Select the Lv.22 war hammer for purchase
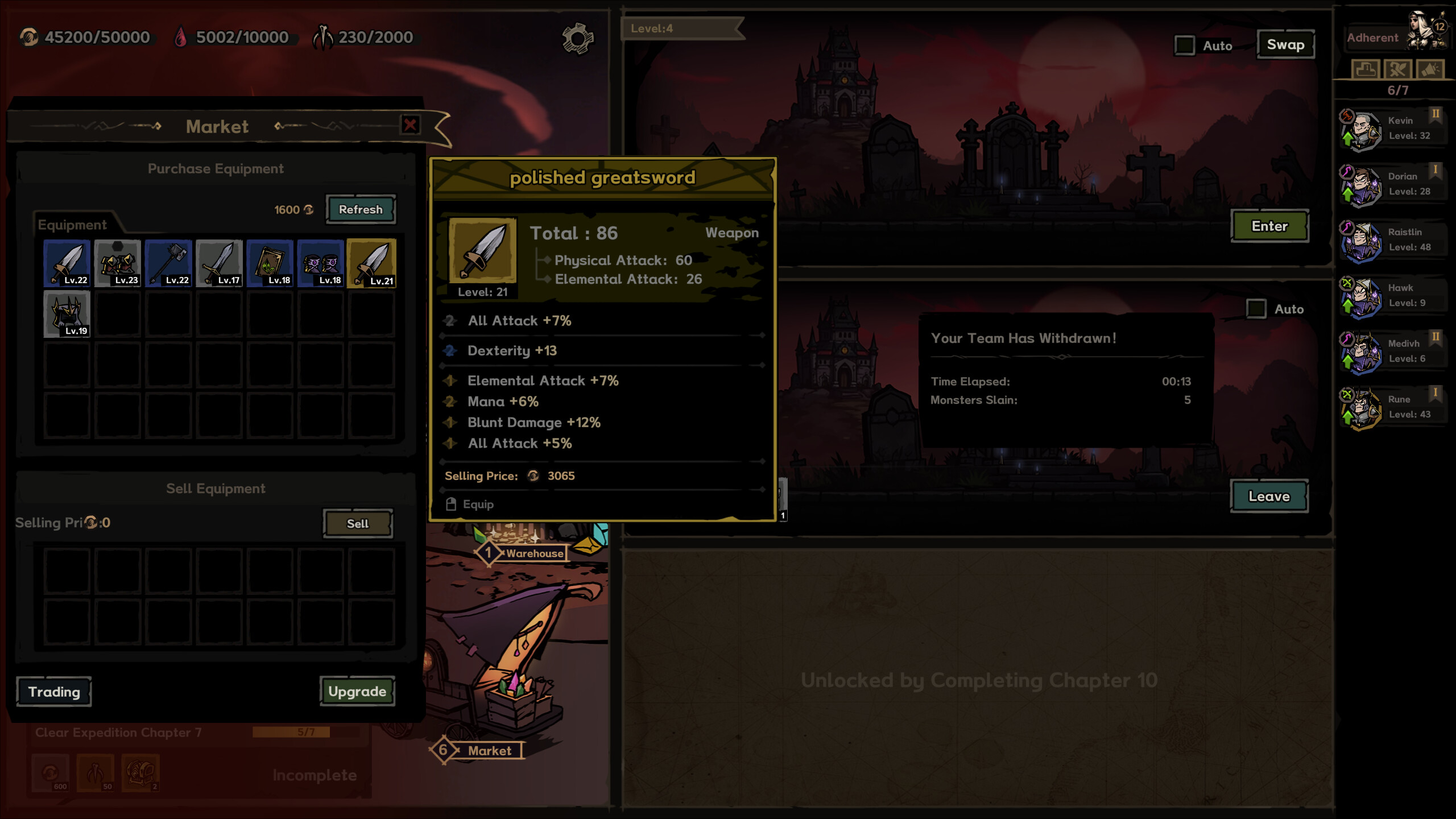Image resolution: width=1456 pixels, height=819 pixels. 168,262
